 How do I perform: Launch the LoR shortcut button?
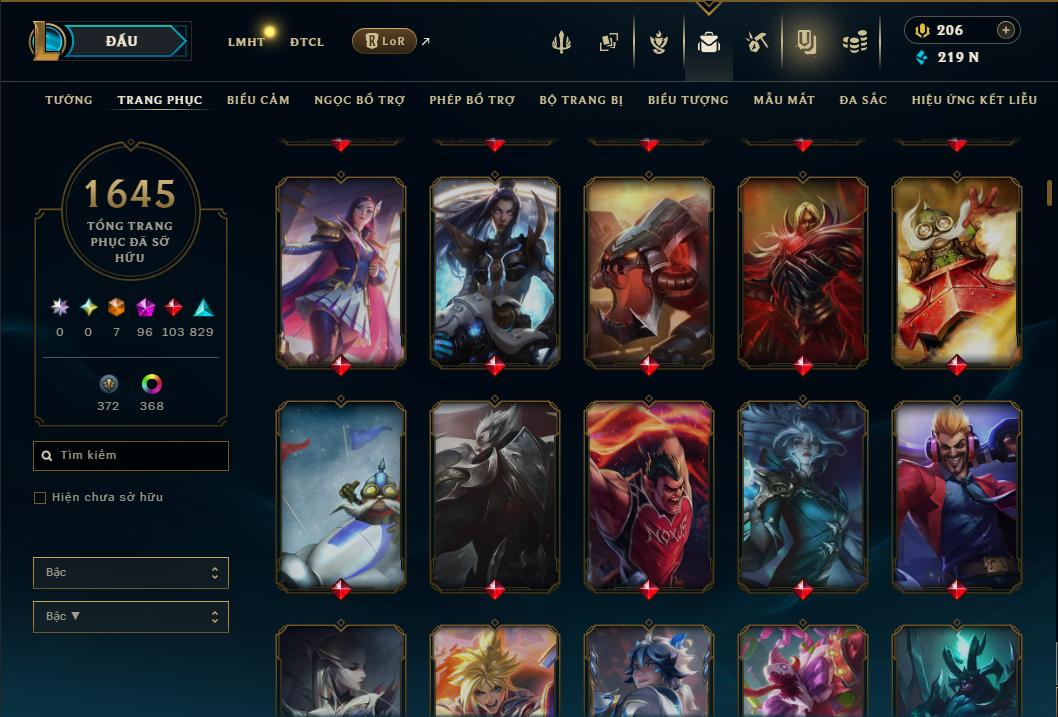[x=384, y=41]
